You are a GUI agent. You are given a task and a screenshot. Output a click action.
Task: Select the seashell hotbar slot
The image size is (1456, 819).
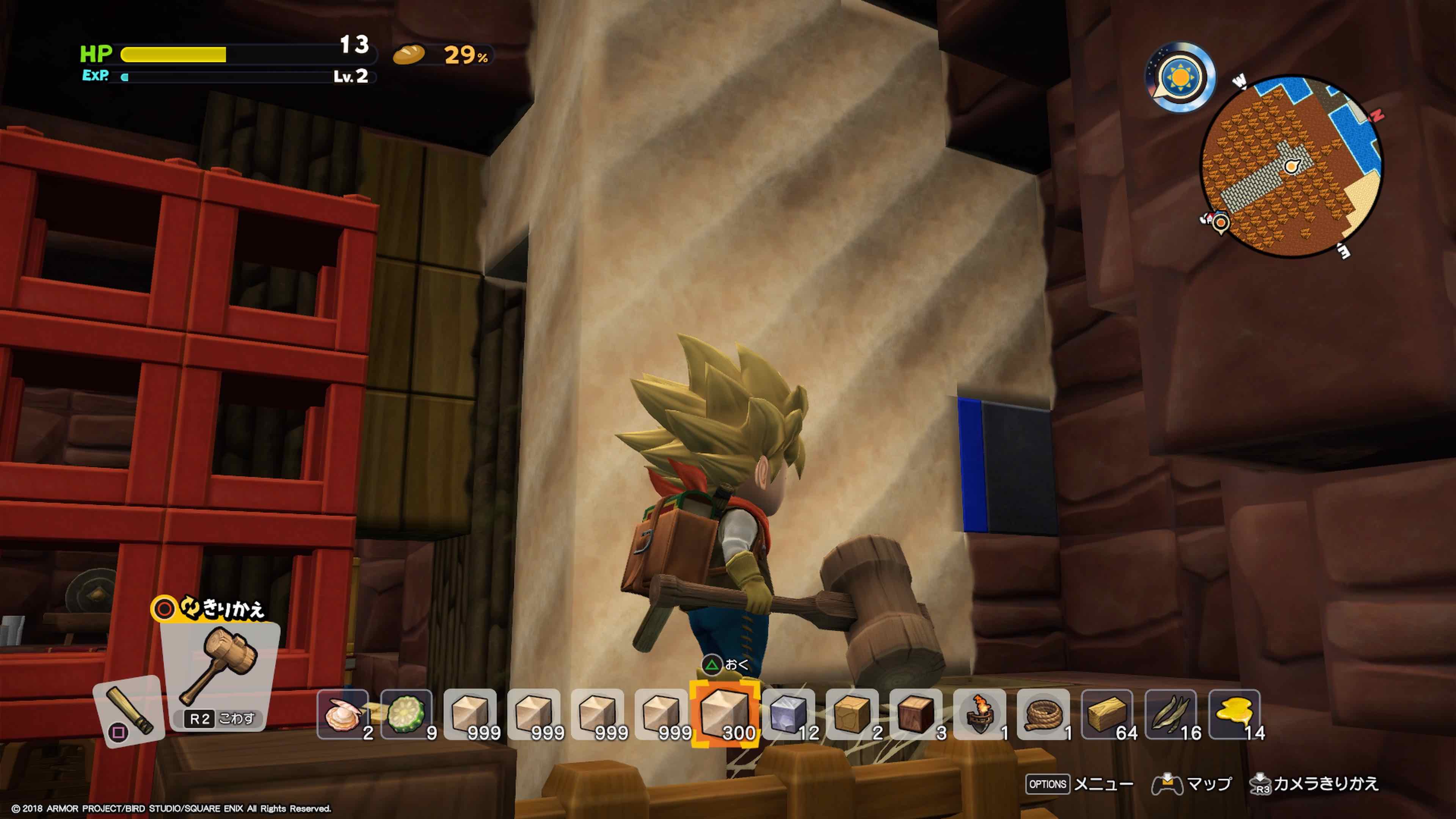pyautogui.click(x=342, y=714)
